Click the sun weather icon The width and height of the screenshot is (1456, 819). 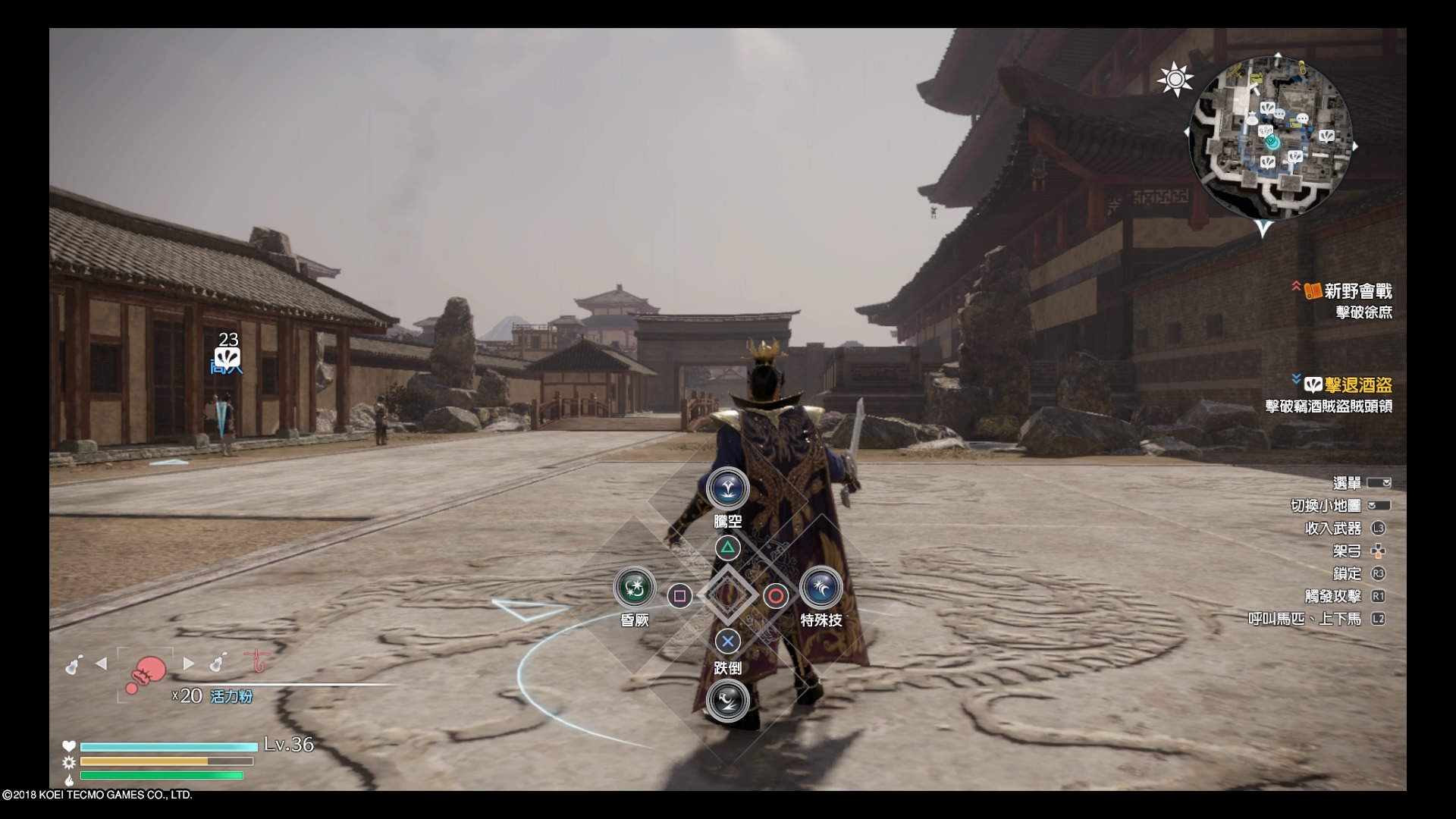[1175, 79]
